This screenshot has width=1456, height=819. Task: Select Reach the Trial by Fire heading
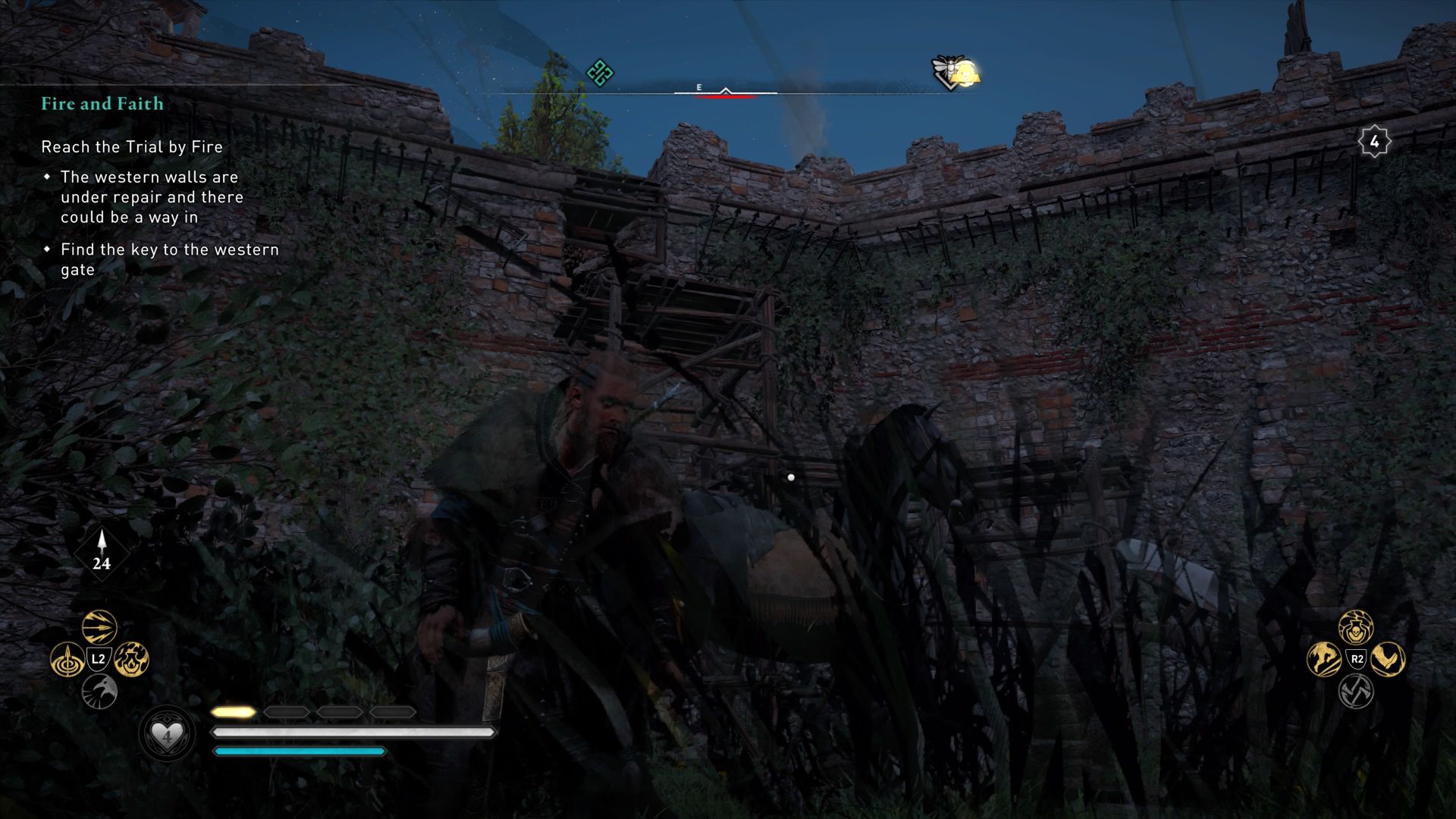[131, 147]
